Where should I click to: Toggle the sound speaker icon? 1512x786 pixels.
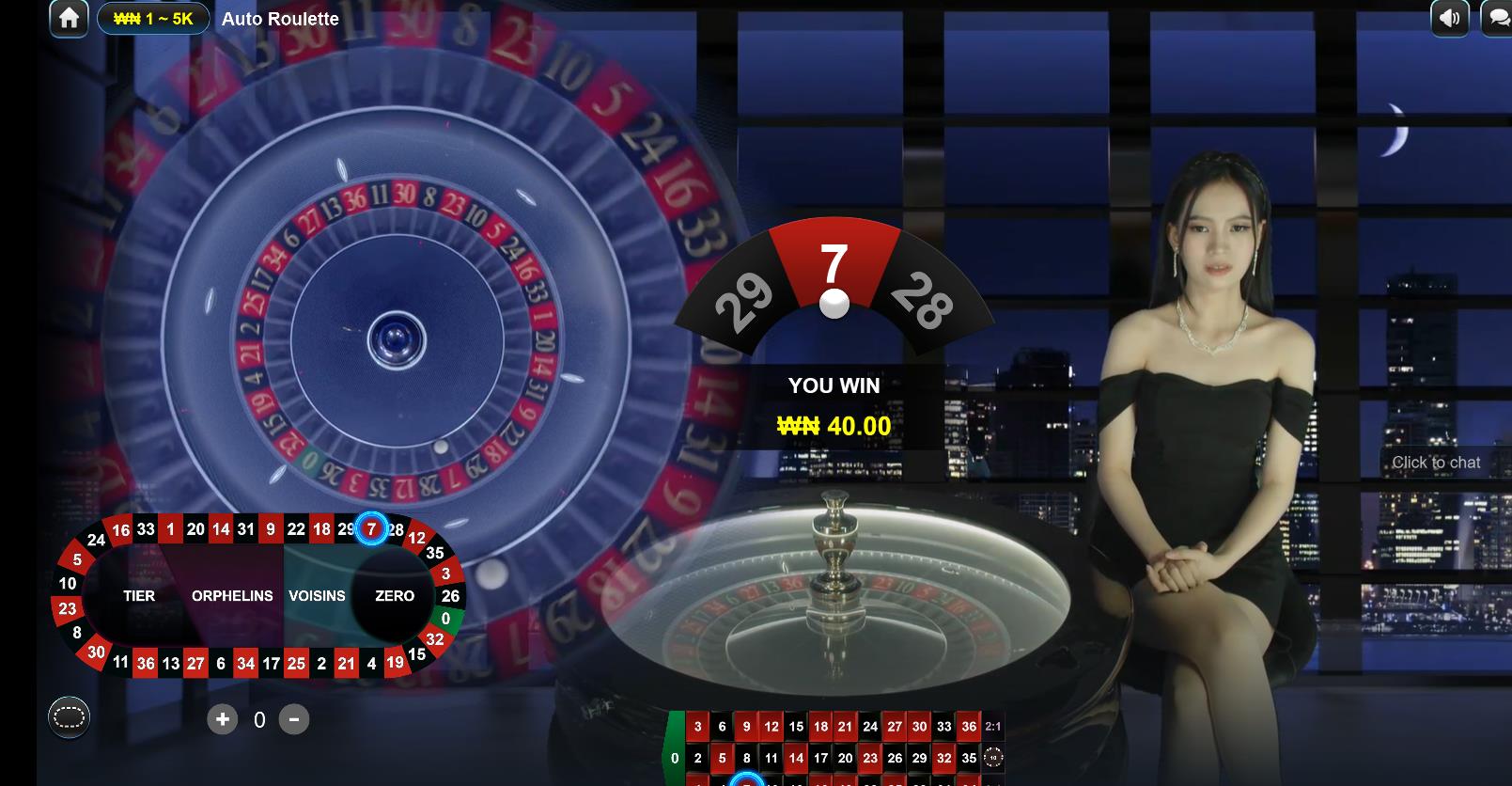tap(1450, 18)
